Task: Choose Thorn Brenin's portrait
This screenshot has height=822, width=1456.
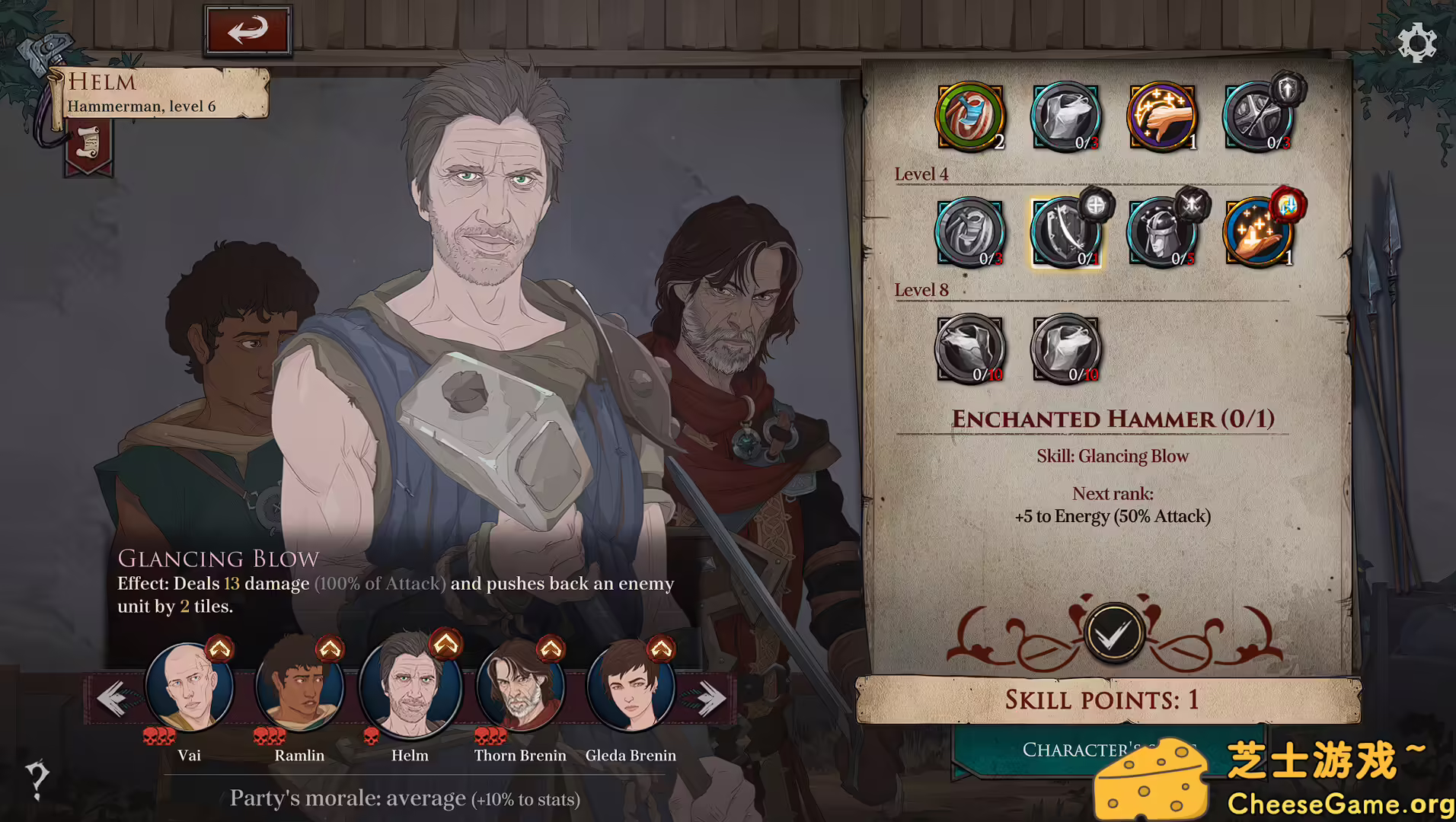Action: point(520,688)
